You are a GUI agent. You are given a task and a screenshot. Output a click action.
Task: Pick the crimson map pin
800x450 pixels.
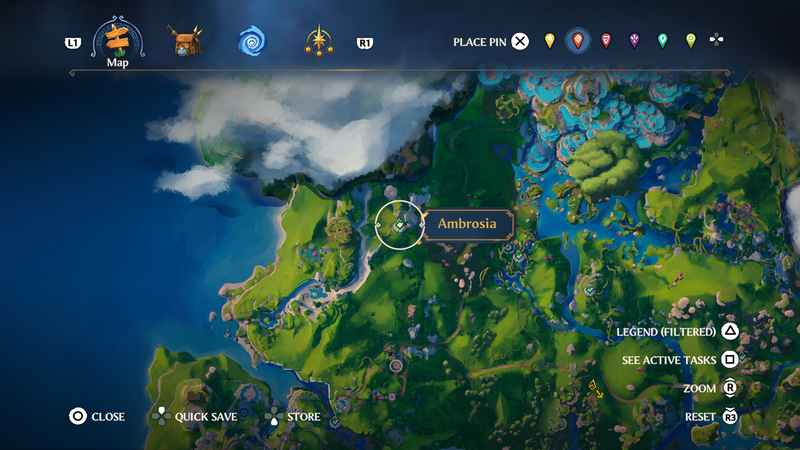pos(606,41)
